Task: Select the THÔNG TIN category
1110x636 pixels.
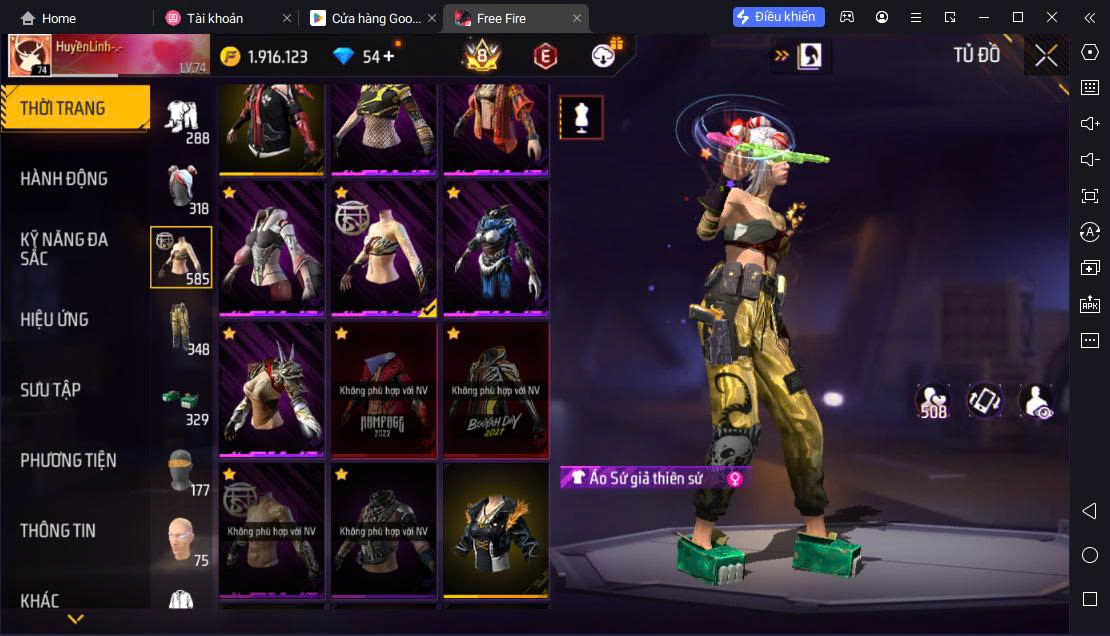Action: click(58, 530)
